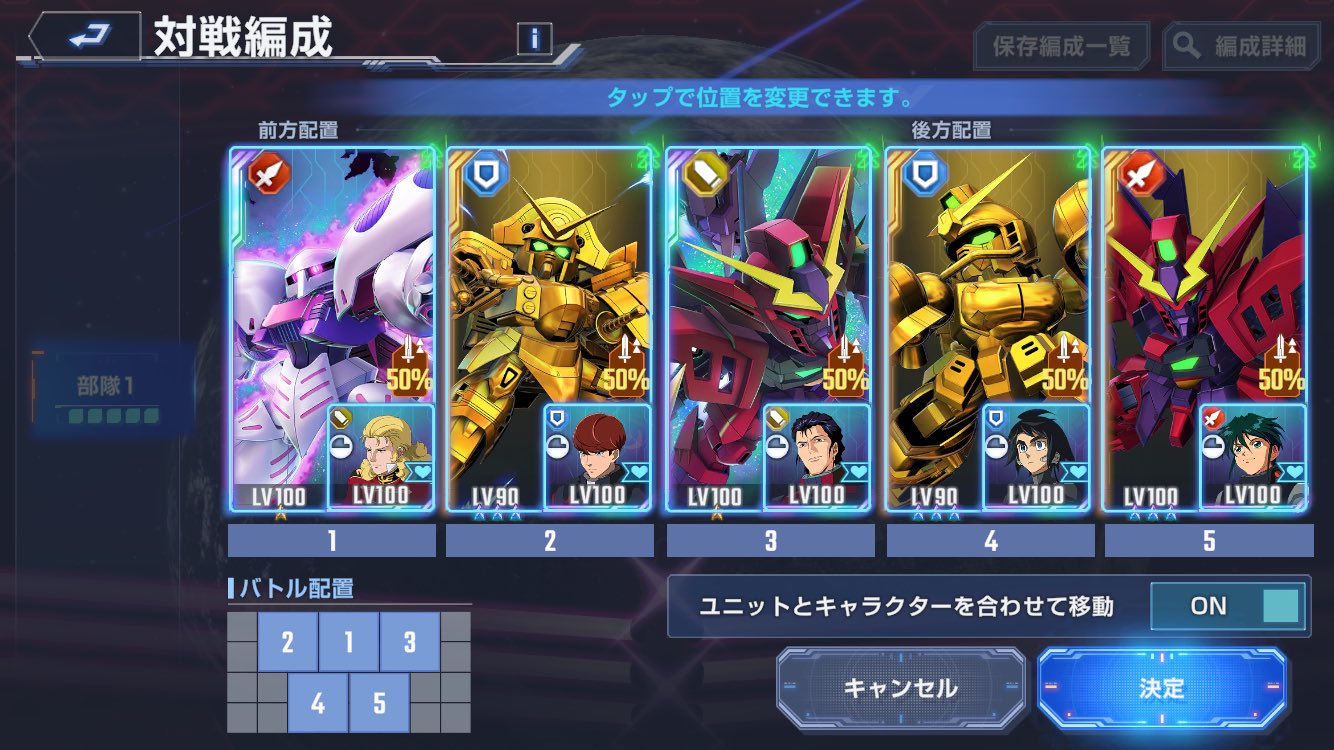Click the position label 3 bar
This screenshot has height=750, width=1334.
point(770,541)
